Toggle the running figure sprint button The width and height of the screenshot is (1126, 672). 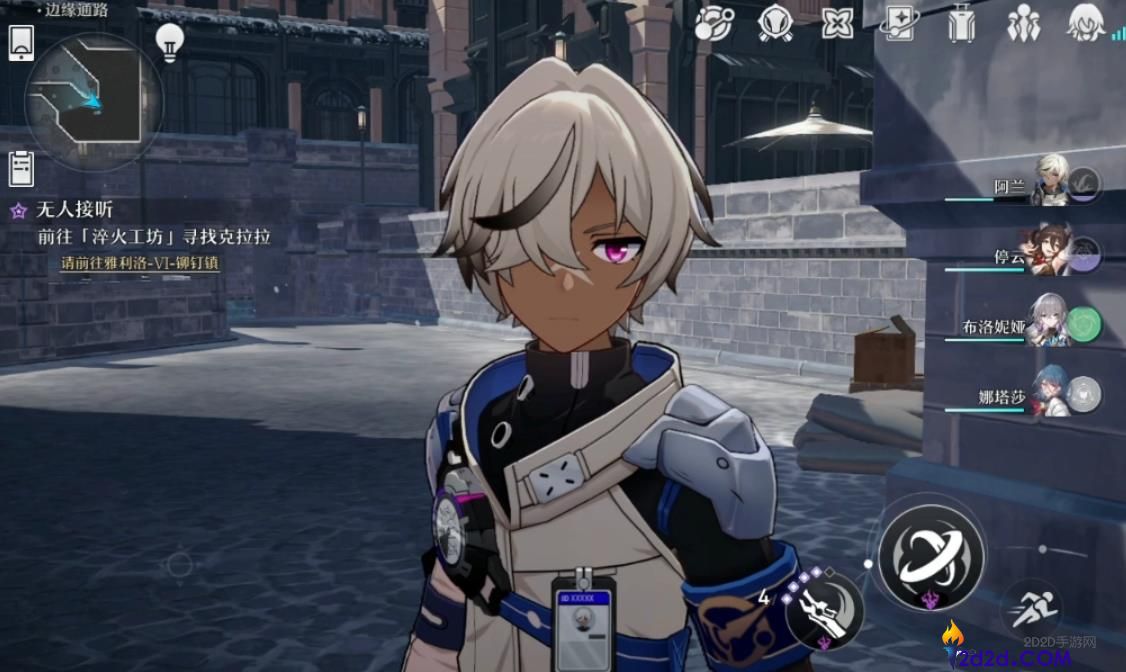point(1031,609)
